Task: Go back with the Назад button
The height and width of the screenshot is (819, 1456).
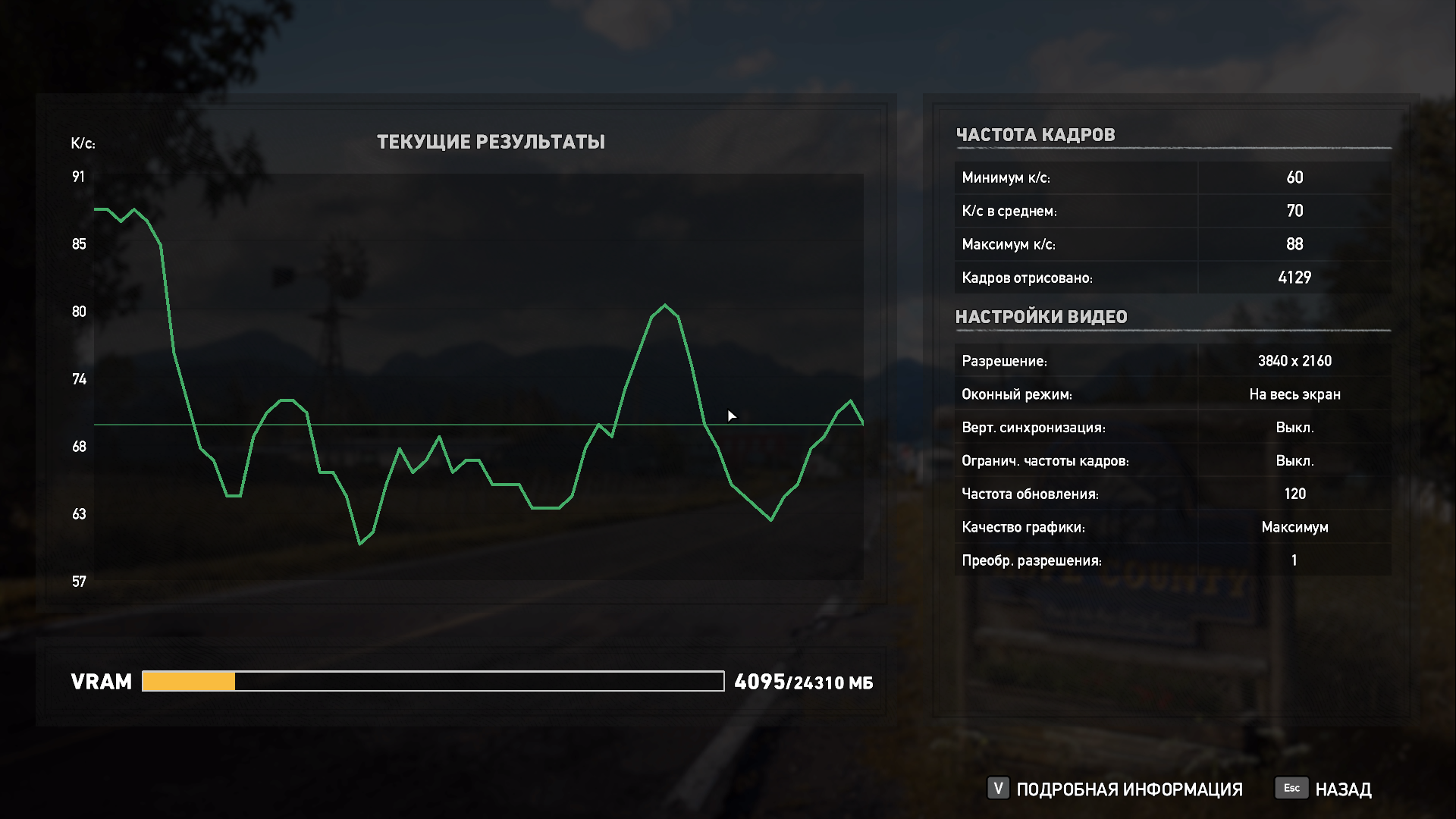Action: coord(1326,789)
